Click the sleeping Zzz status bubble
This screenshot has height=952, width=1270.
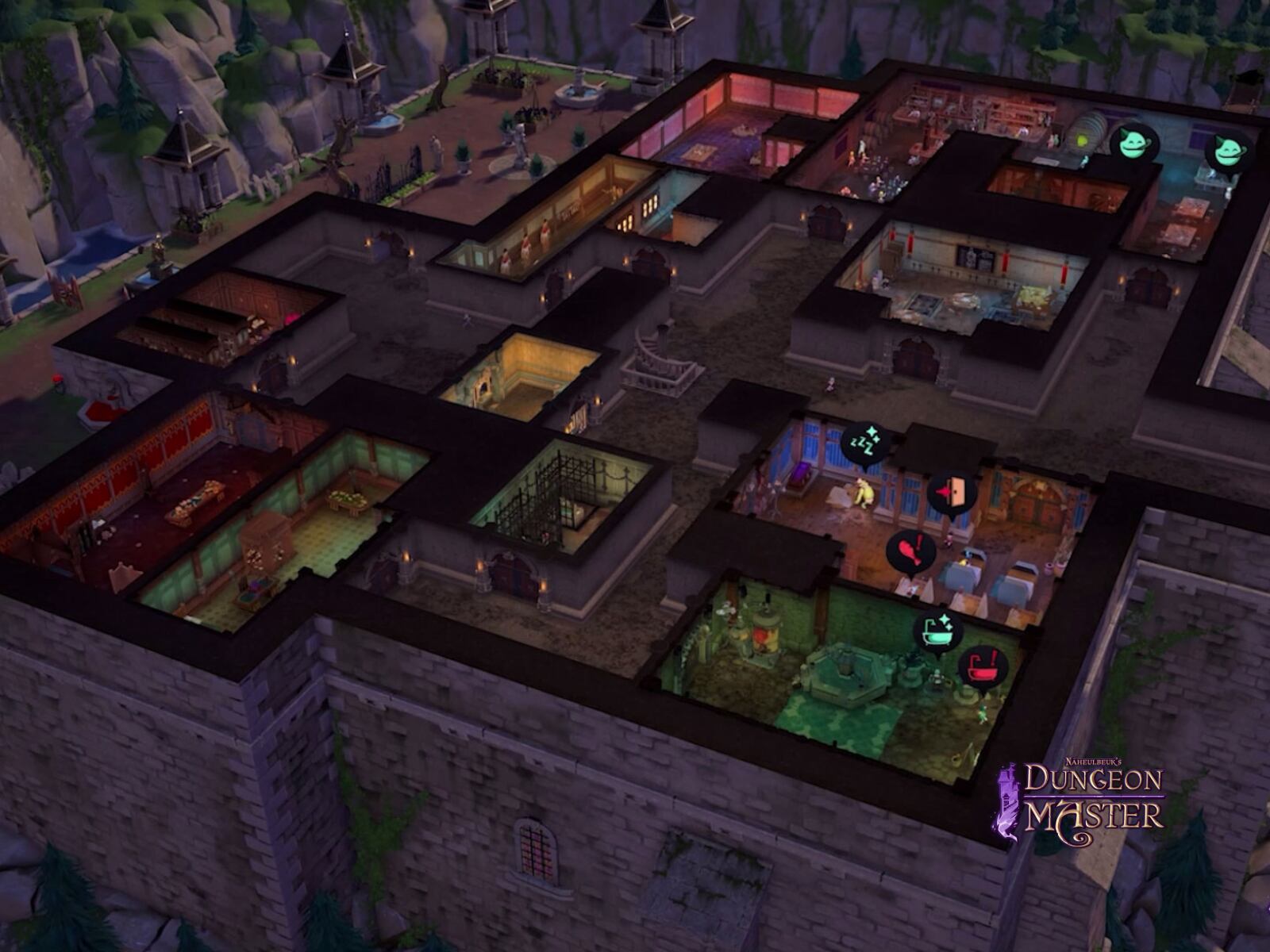[864, 443]
